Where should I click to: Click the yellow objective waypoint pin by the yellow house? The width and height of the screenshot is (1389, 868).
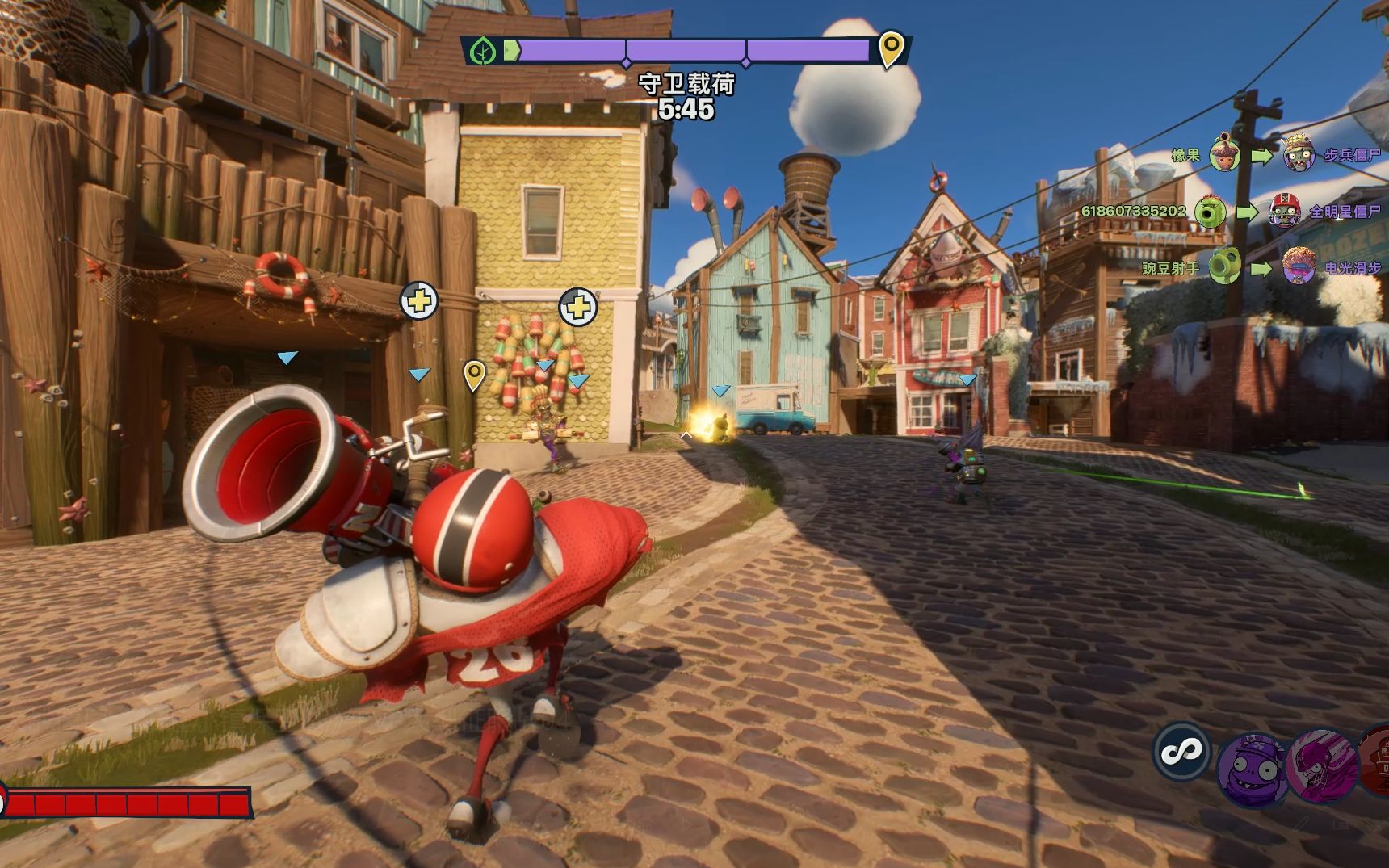coord(474,375)
